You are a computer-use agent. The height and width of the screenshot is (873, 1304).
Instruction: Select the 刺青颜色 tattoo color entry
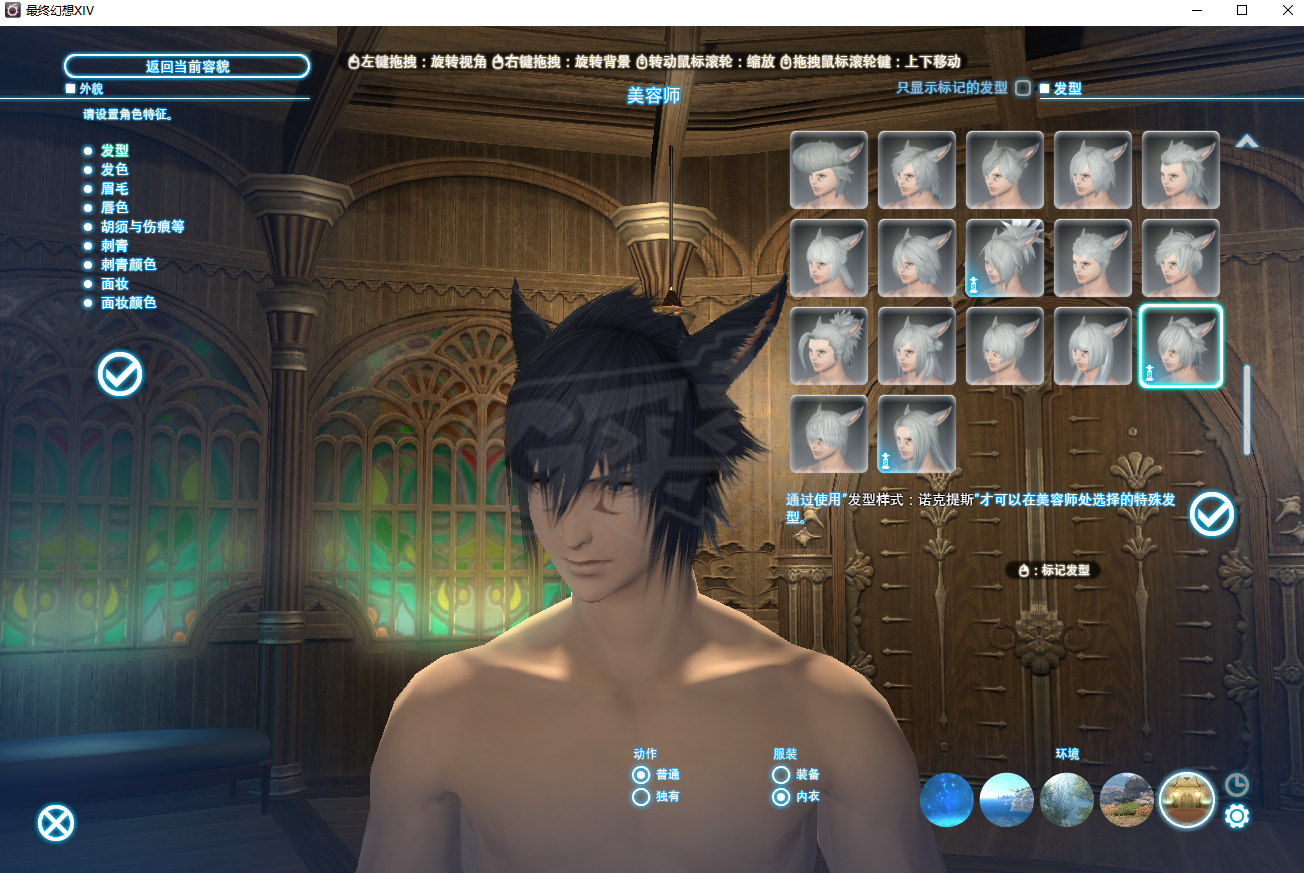(128, 265)
